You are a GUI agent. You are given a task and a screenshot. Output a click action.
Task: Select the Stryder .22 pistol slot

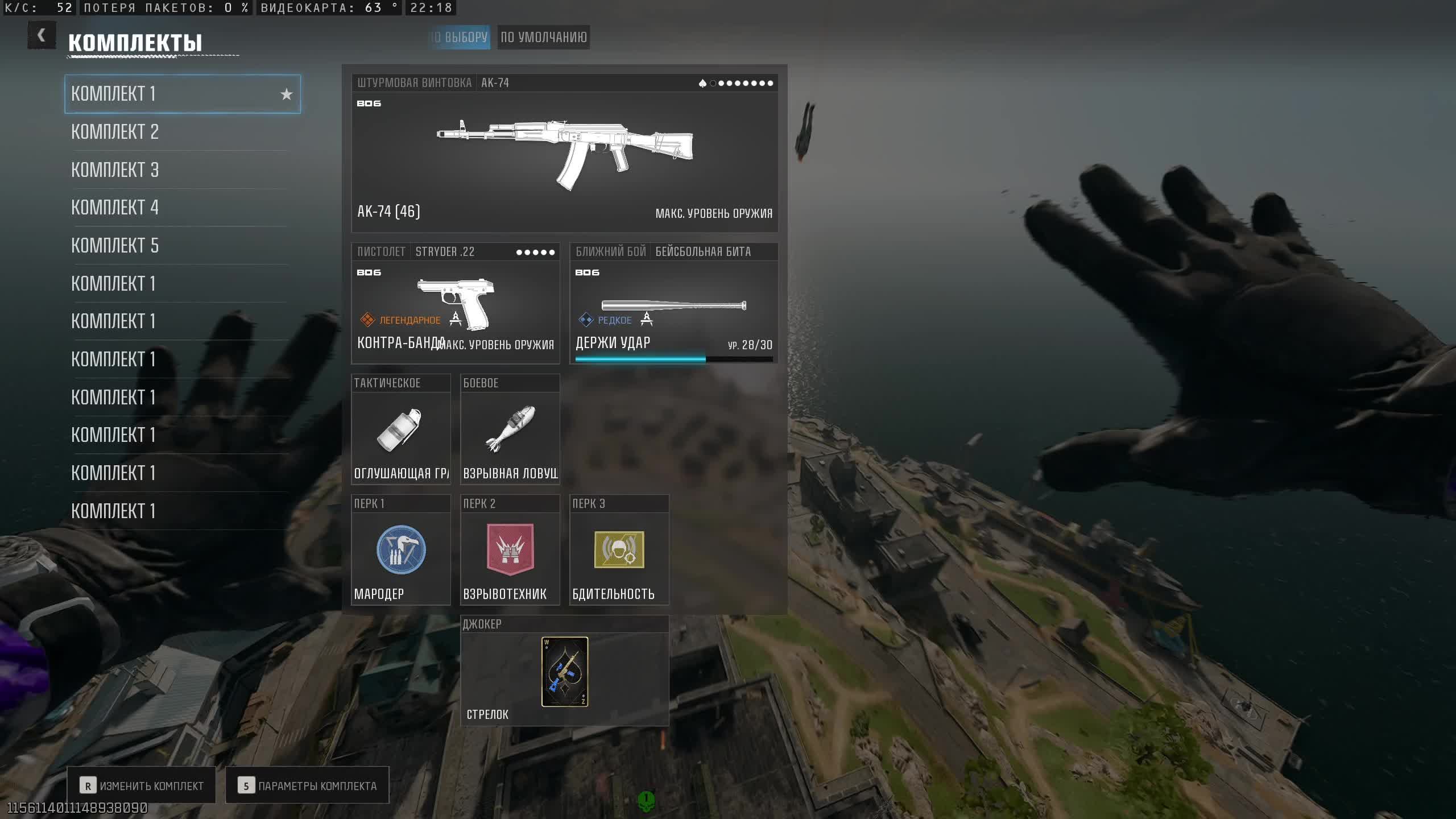coord(455,304)
